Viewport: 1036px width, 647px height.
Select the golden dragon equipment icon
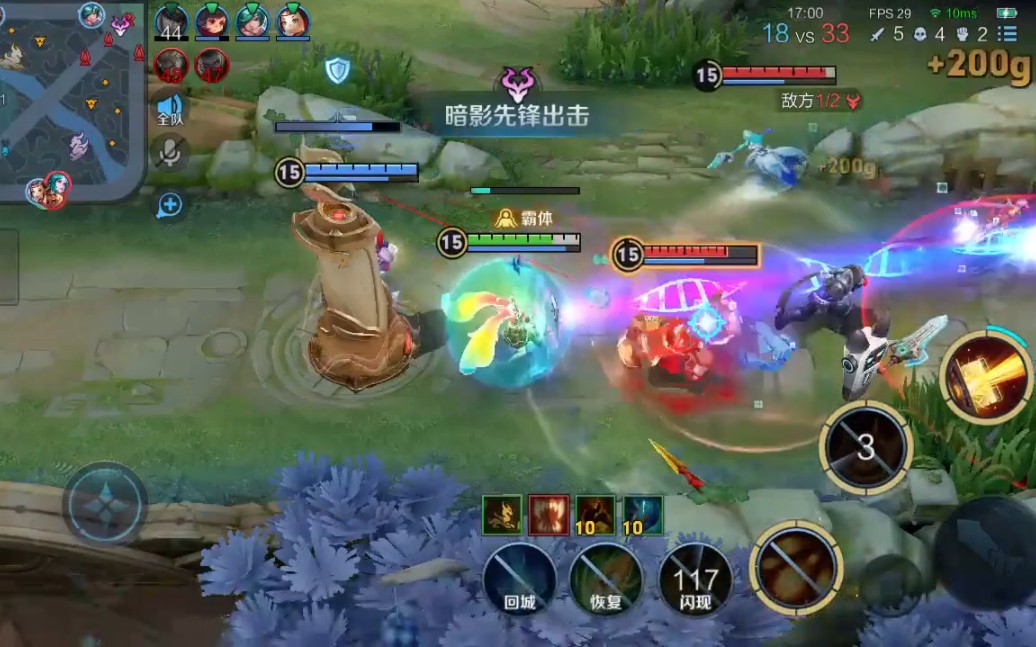tap(502, 515)
